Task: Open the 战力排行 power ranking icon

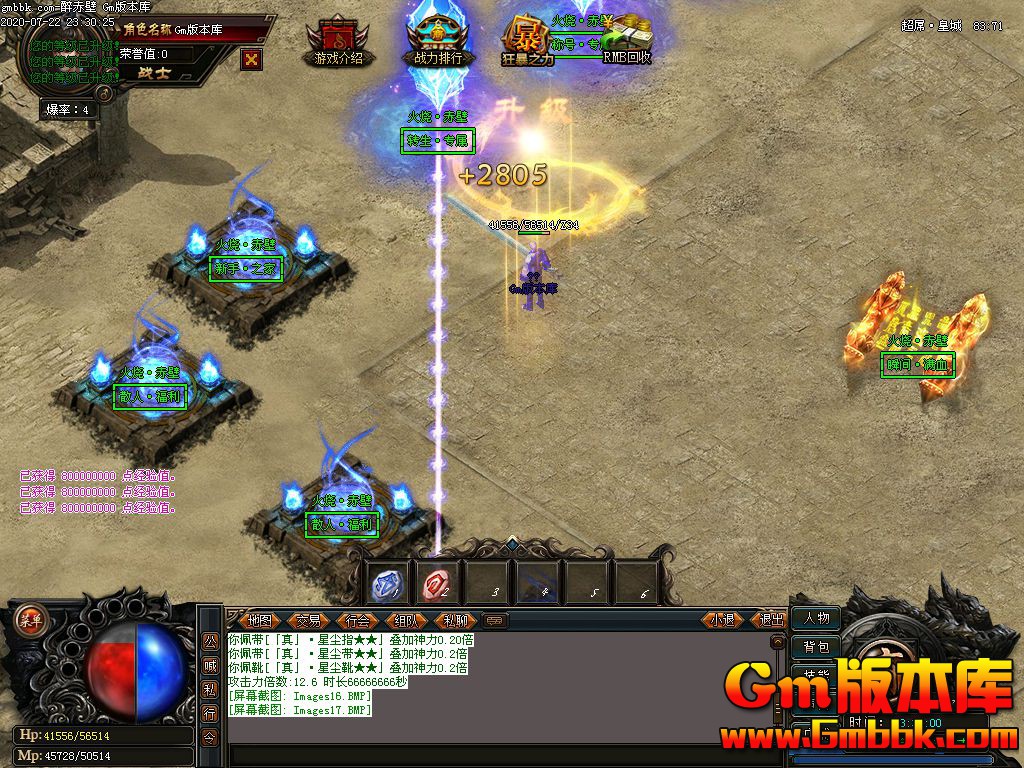Action: (439, 42)
